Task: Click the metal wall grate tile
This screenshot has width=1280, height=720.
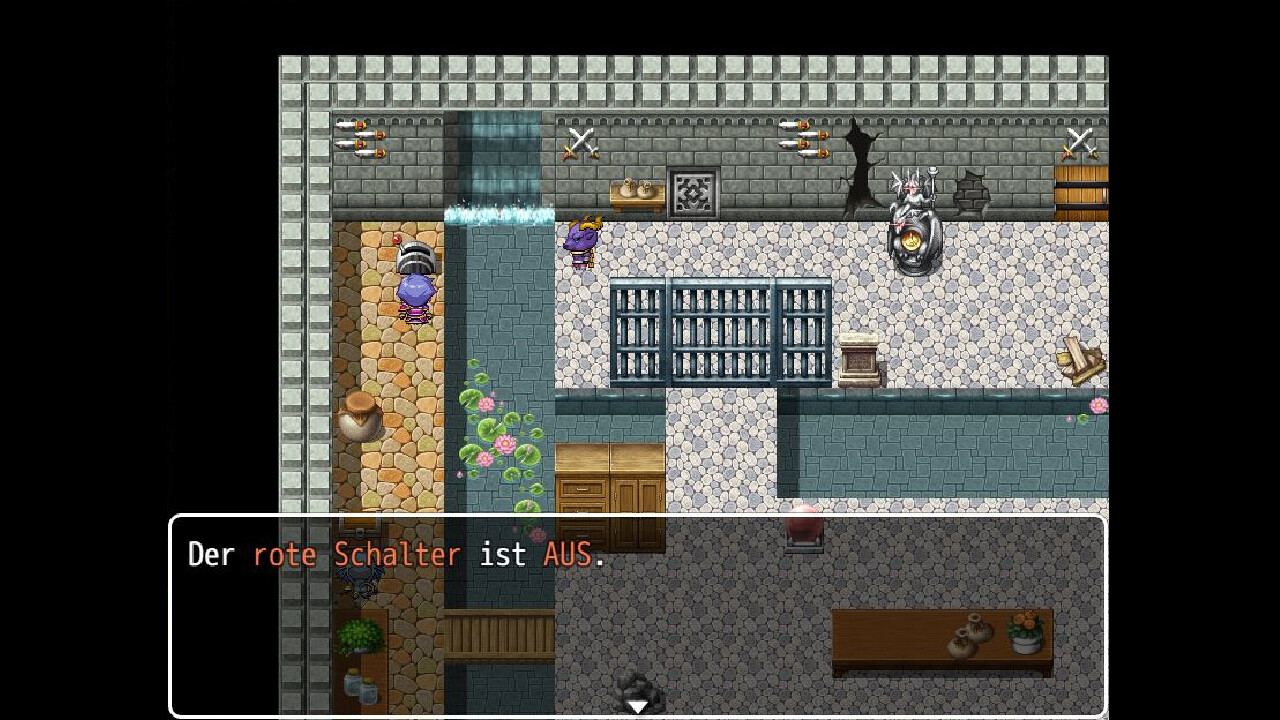Action: click(x=694, y=193)
